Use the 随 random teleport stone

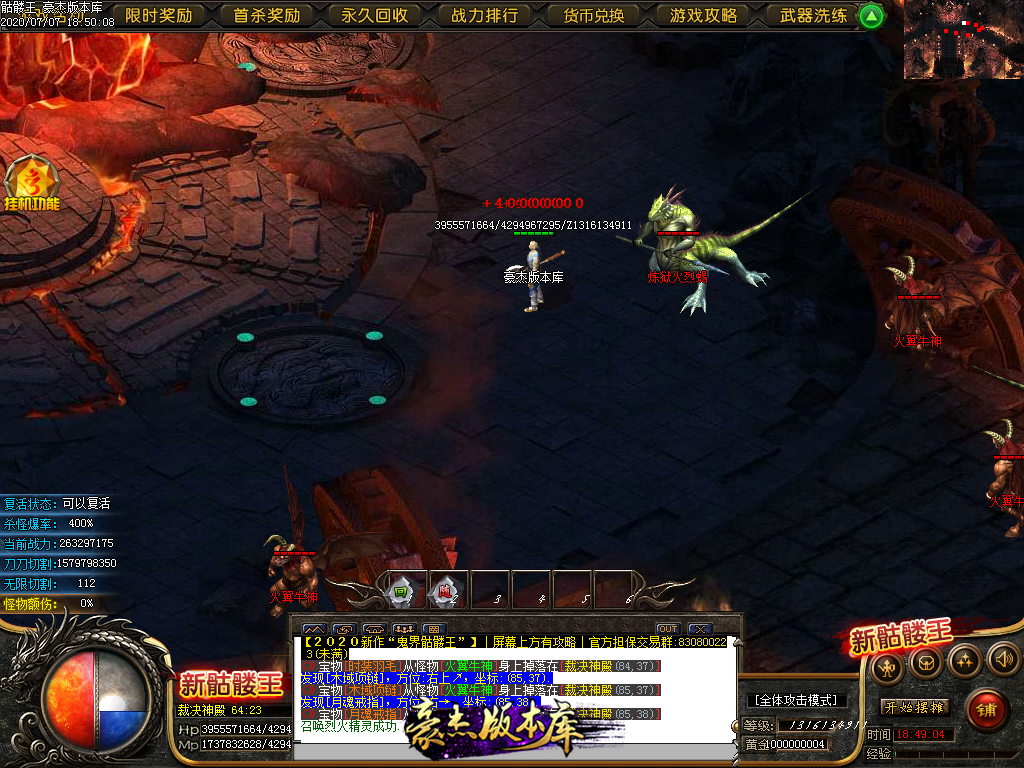447,589
